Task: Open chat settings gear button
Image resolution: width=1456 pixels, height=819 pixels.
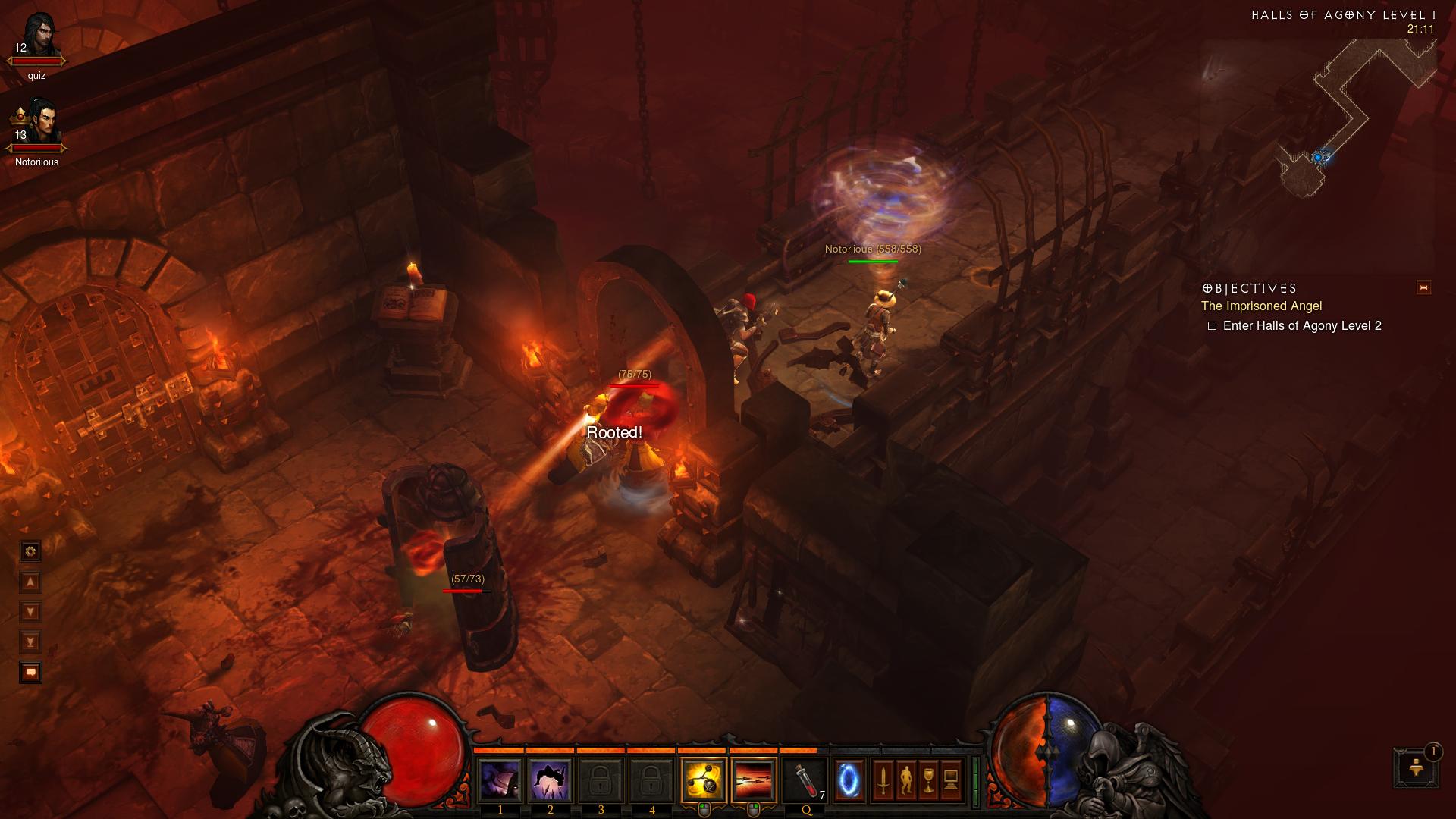Action: coord(31,551)
